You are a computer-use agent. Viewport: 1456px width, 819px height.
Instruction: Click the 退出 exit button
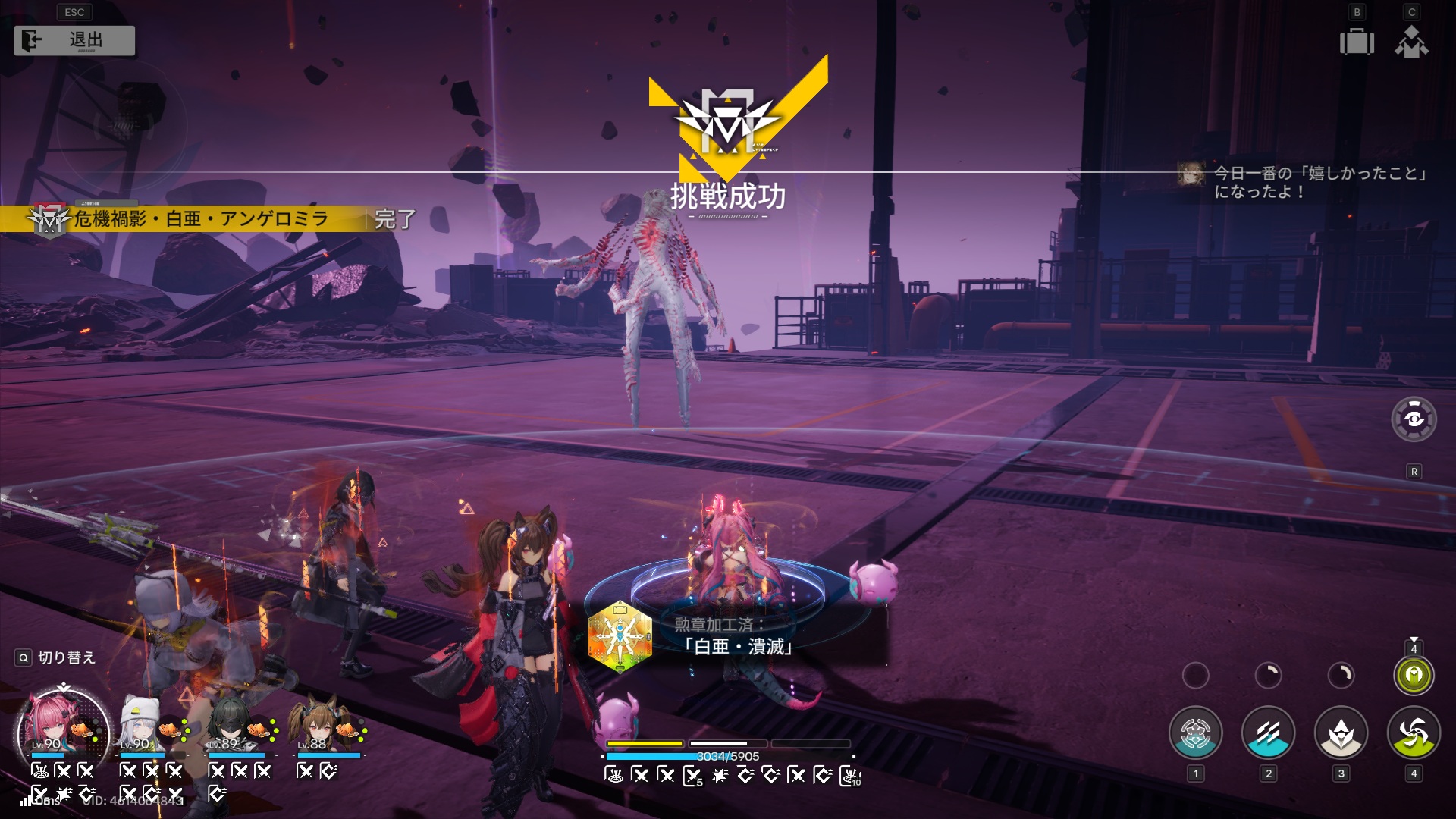tap(74, 40)
